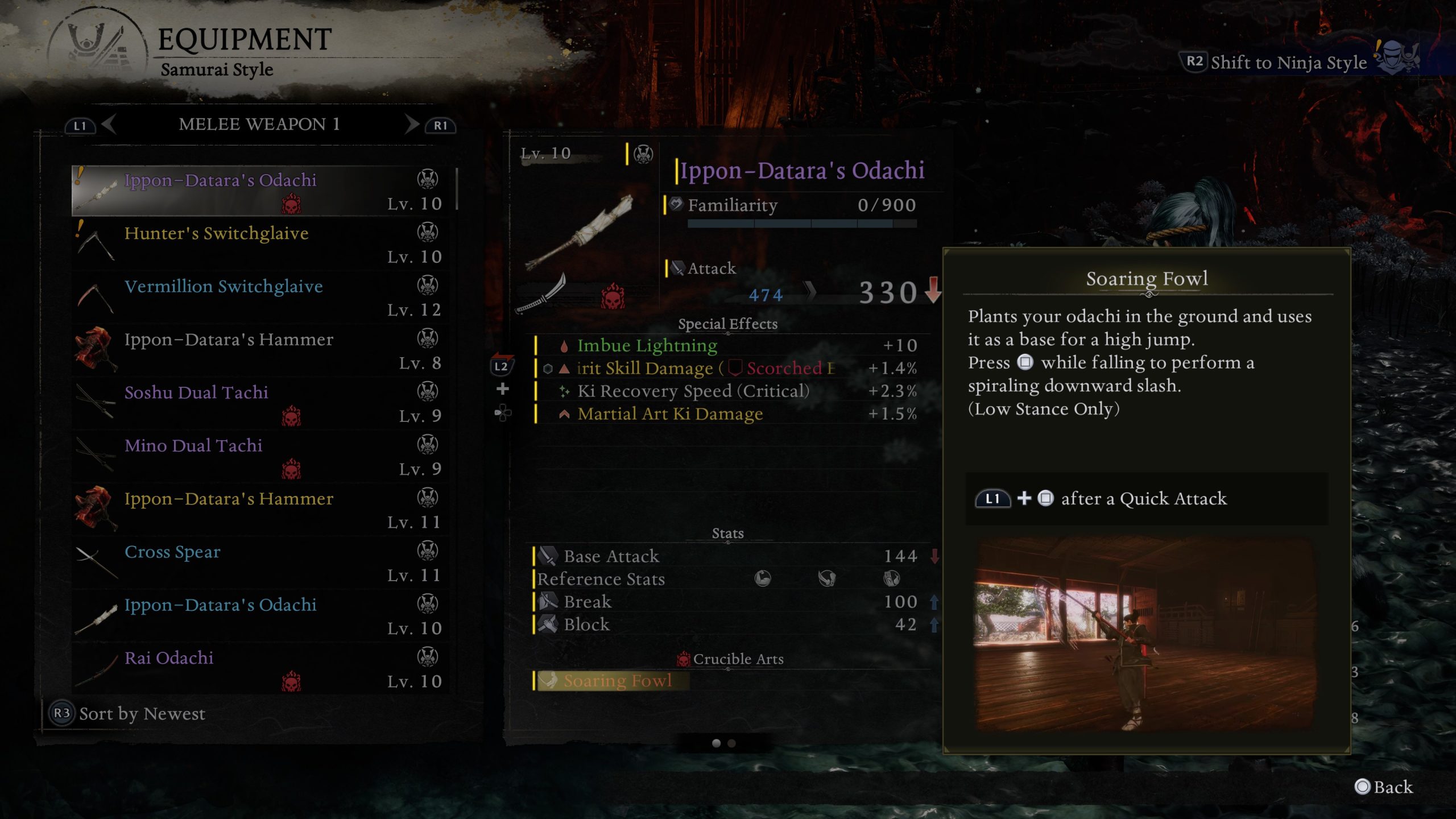This screenshot has width=1456, height=819.
Task: Click the right arrow after Melee Weapon 1
Action: tap(411, 125)
